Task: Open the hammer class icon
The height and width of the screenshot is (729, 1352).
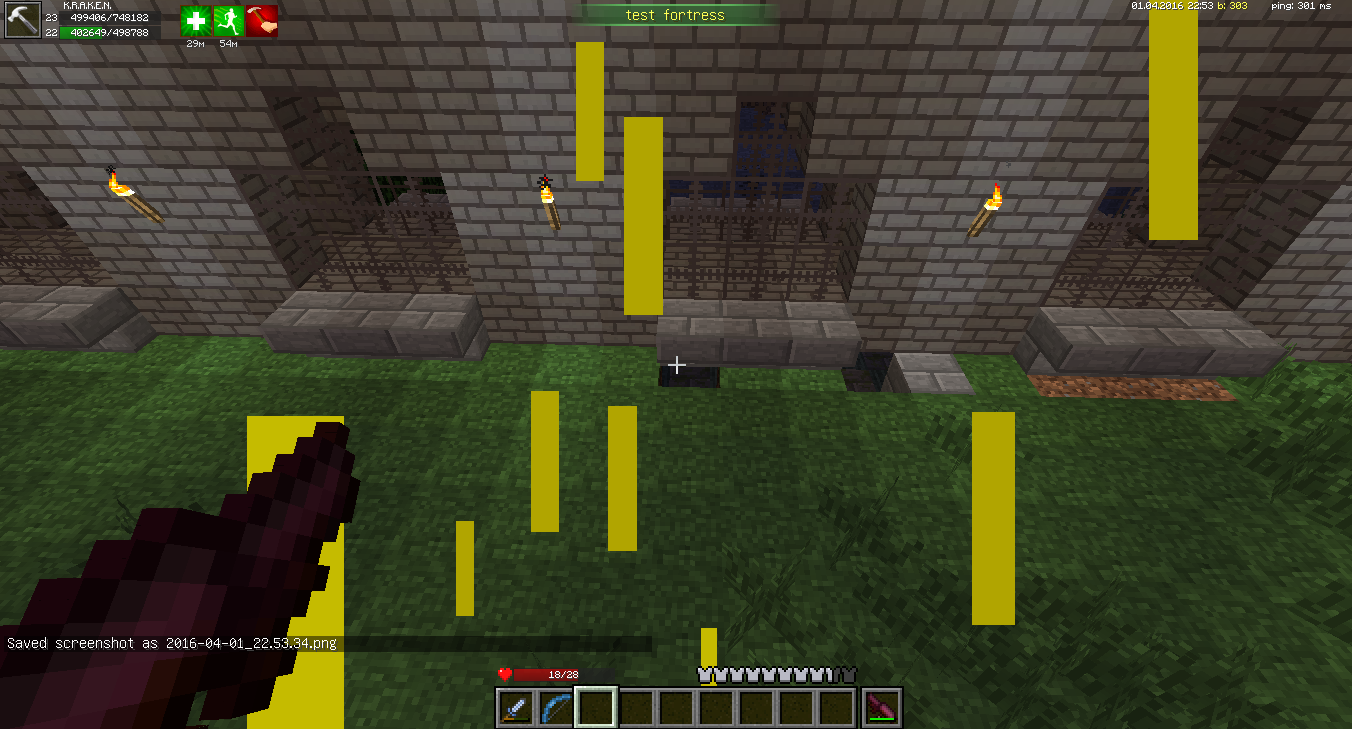Action: point(22,20)
